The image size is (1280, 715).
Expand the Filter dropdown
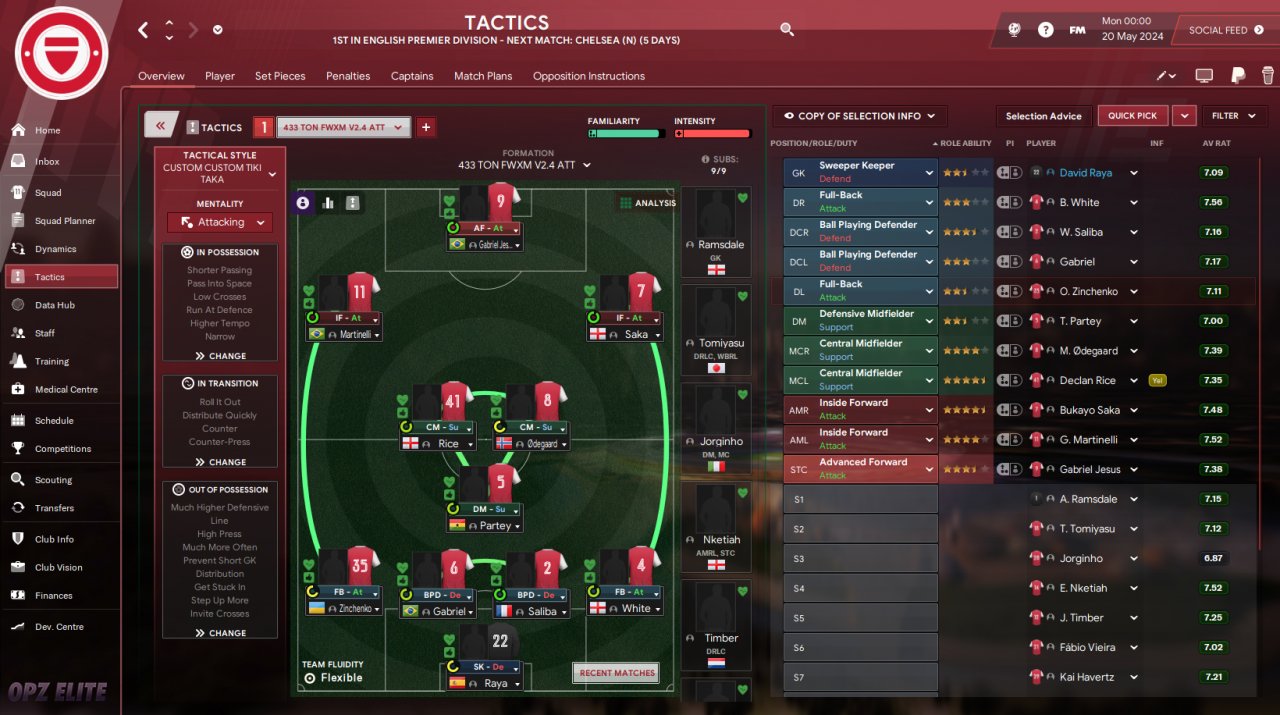[1233, 116]
